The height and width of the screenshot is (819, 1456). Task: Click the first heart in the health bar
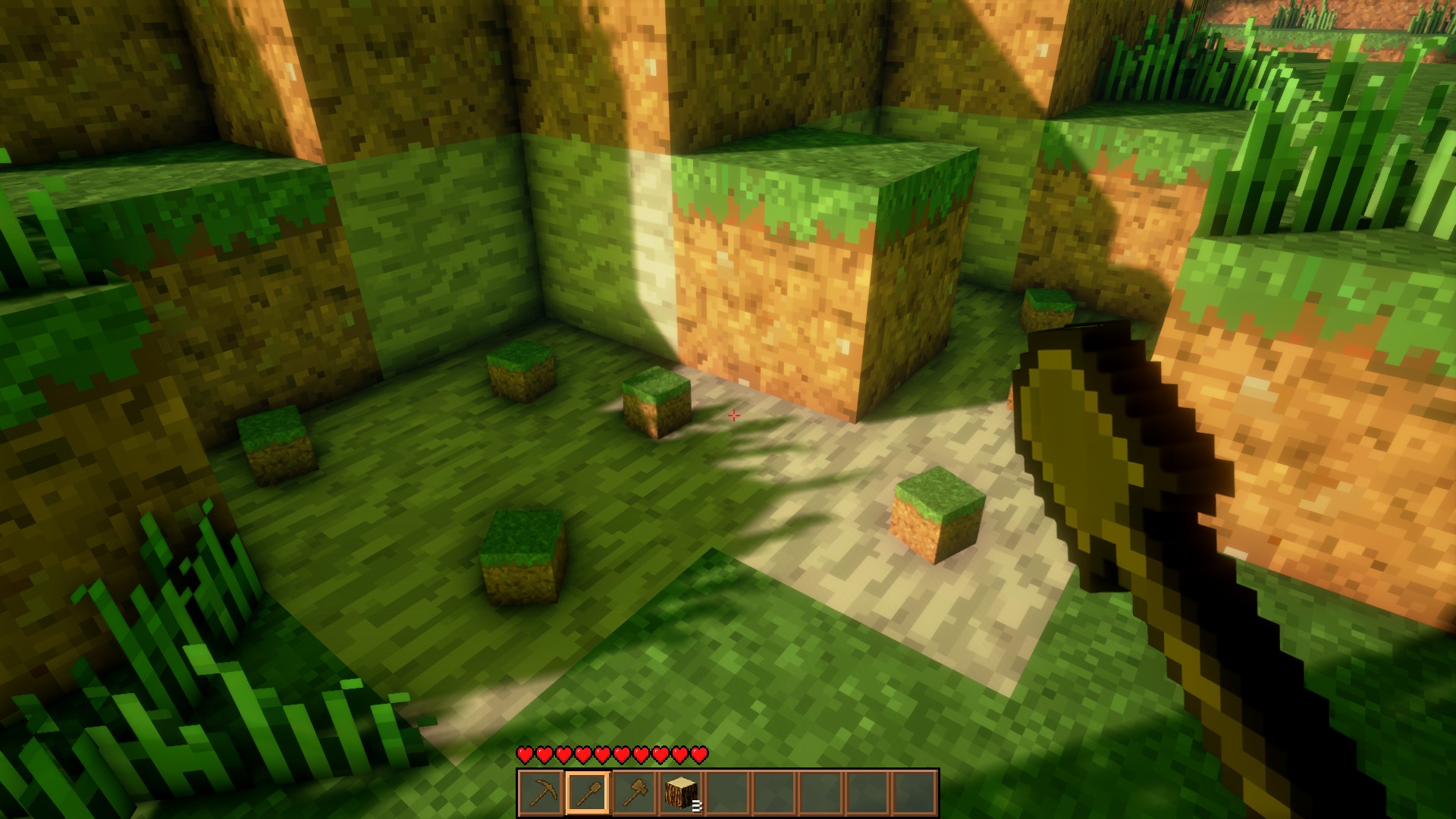coord(525,755)
